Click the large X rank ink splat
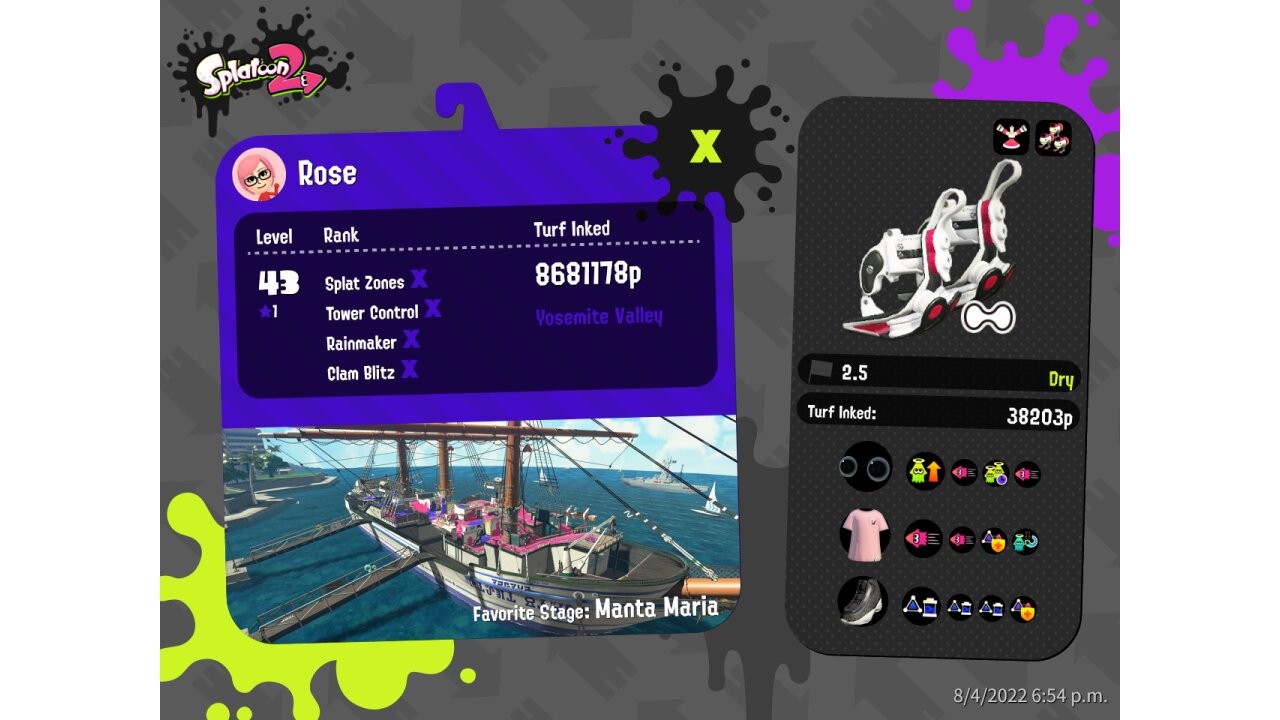Screen dimensions: 1280x720 pos(705,146)
